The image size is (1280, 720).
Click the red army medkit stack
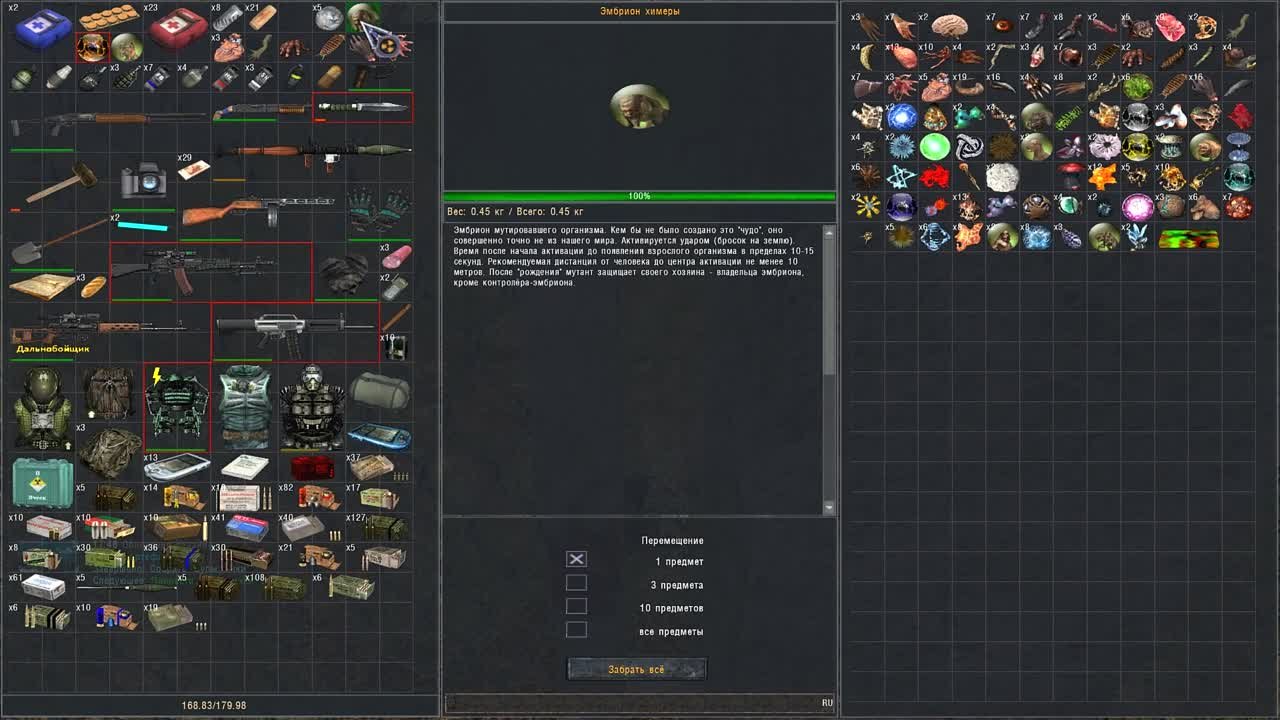[177, 25]
